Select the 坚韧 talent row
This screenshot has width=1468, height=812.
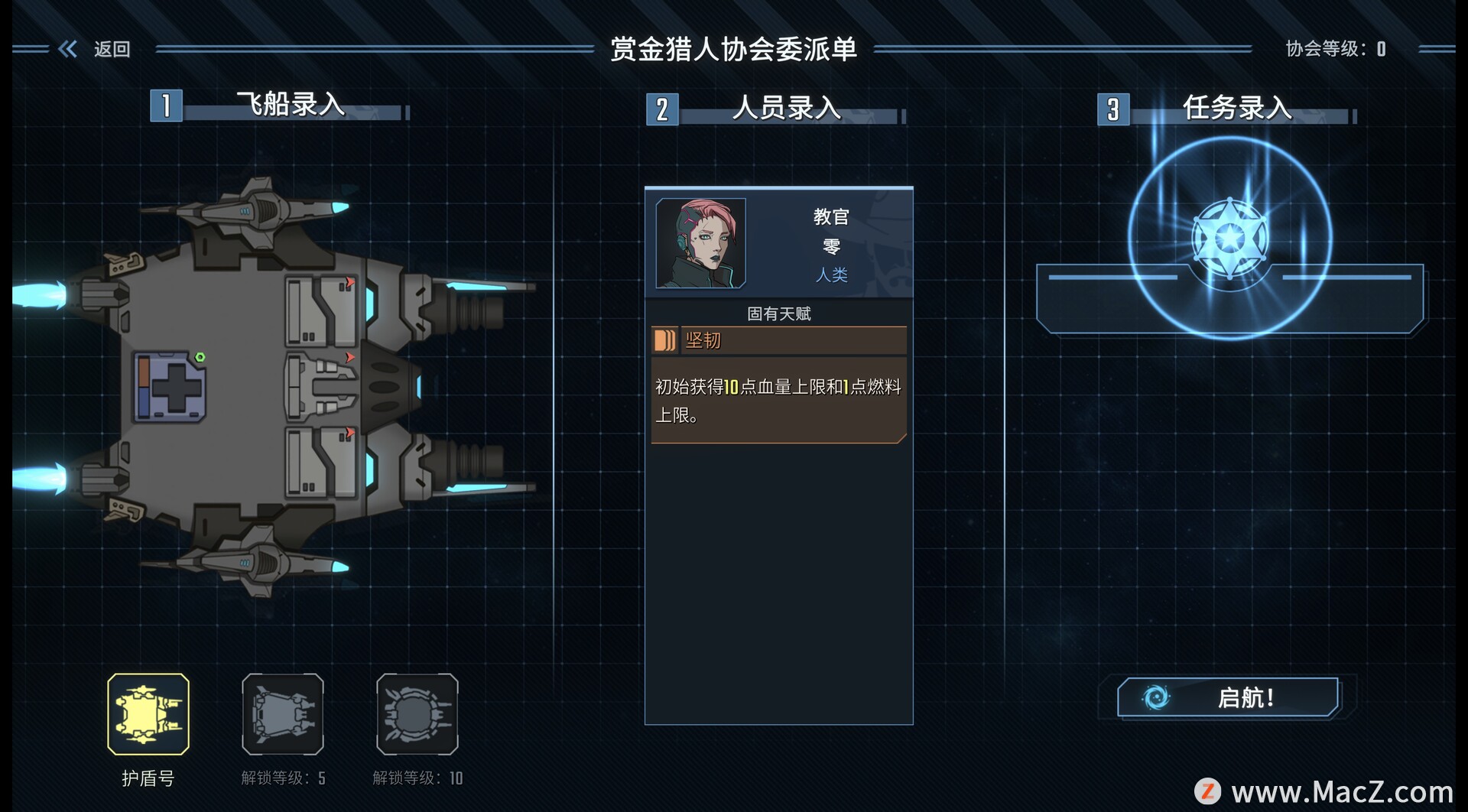(x=778, y=340)
